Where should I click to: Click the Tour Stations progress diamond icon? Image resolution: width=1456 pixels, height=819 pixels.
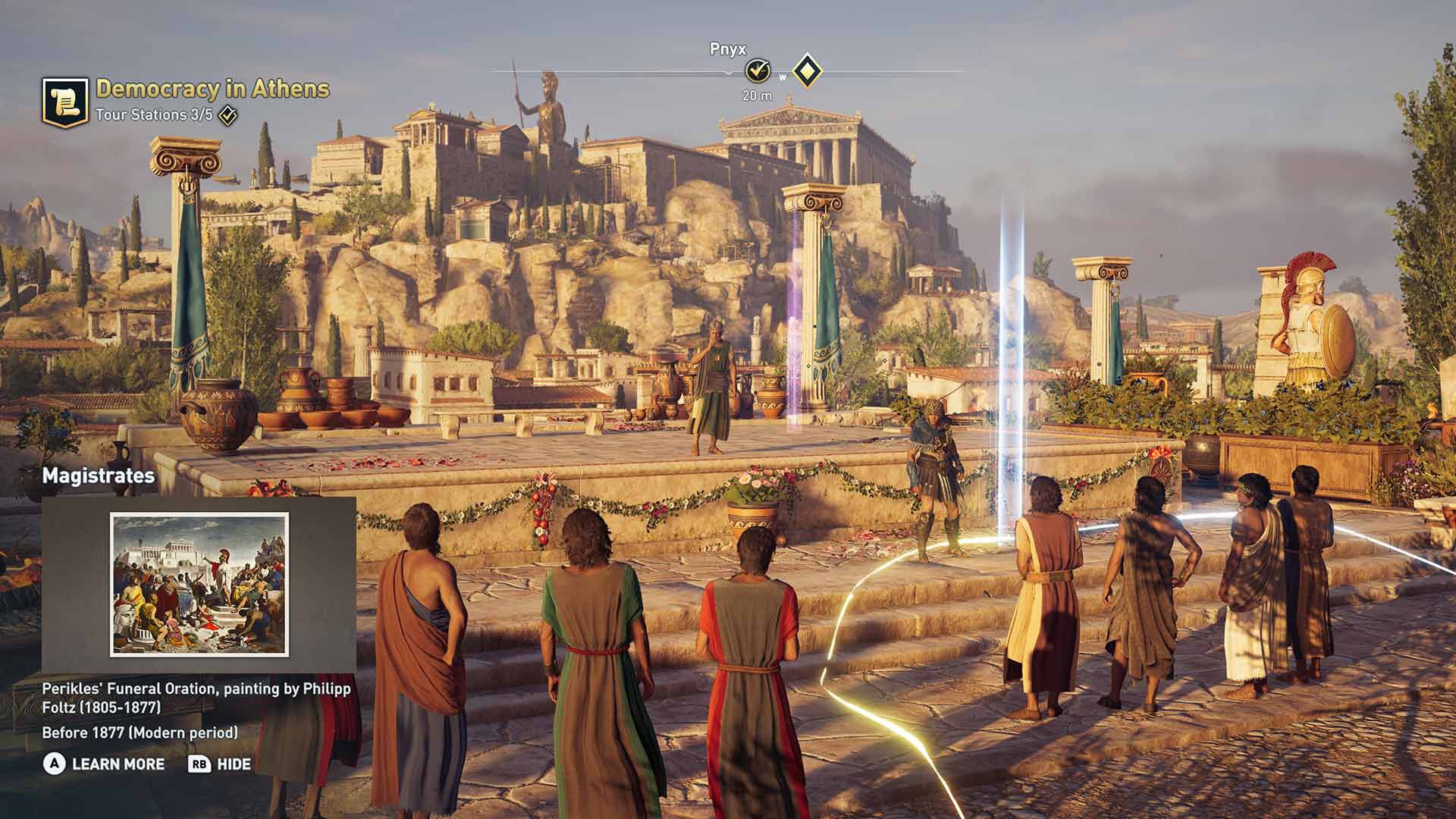click(227, 116)
